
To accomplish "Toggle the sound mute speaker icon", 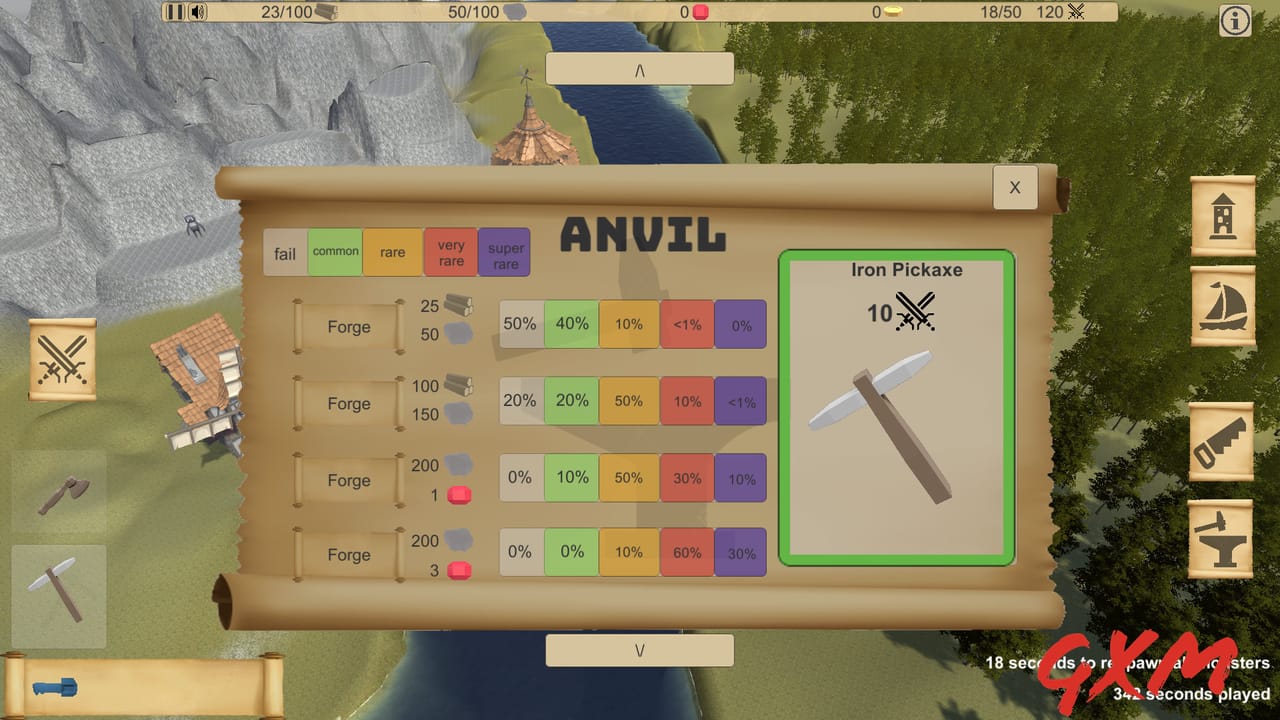I will coord(195,13).
